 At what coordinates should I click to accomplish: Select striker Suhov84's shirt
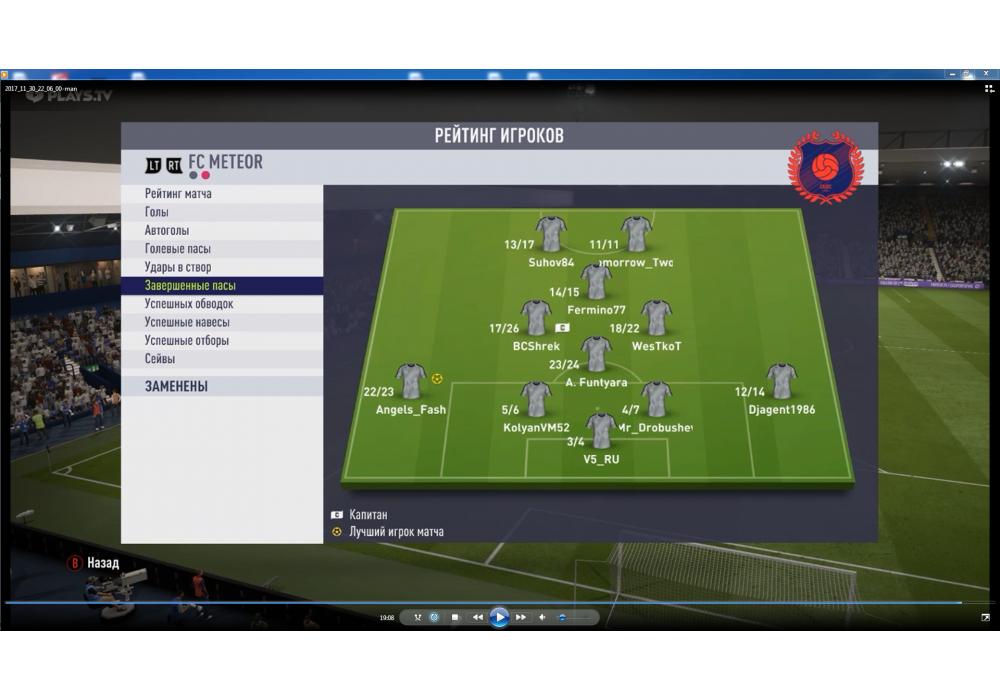(x=551, y=233)
